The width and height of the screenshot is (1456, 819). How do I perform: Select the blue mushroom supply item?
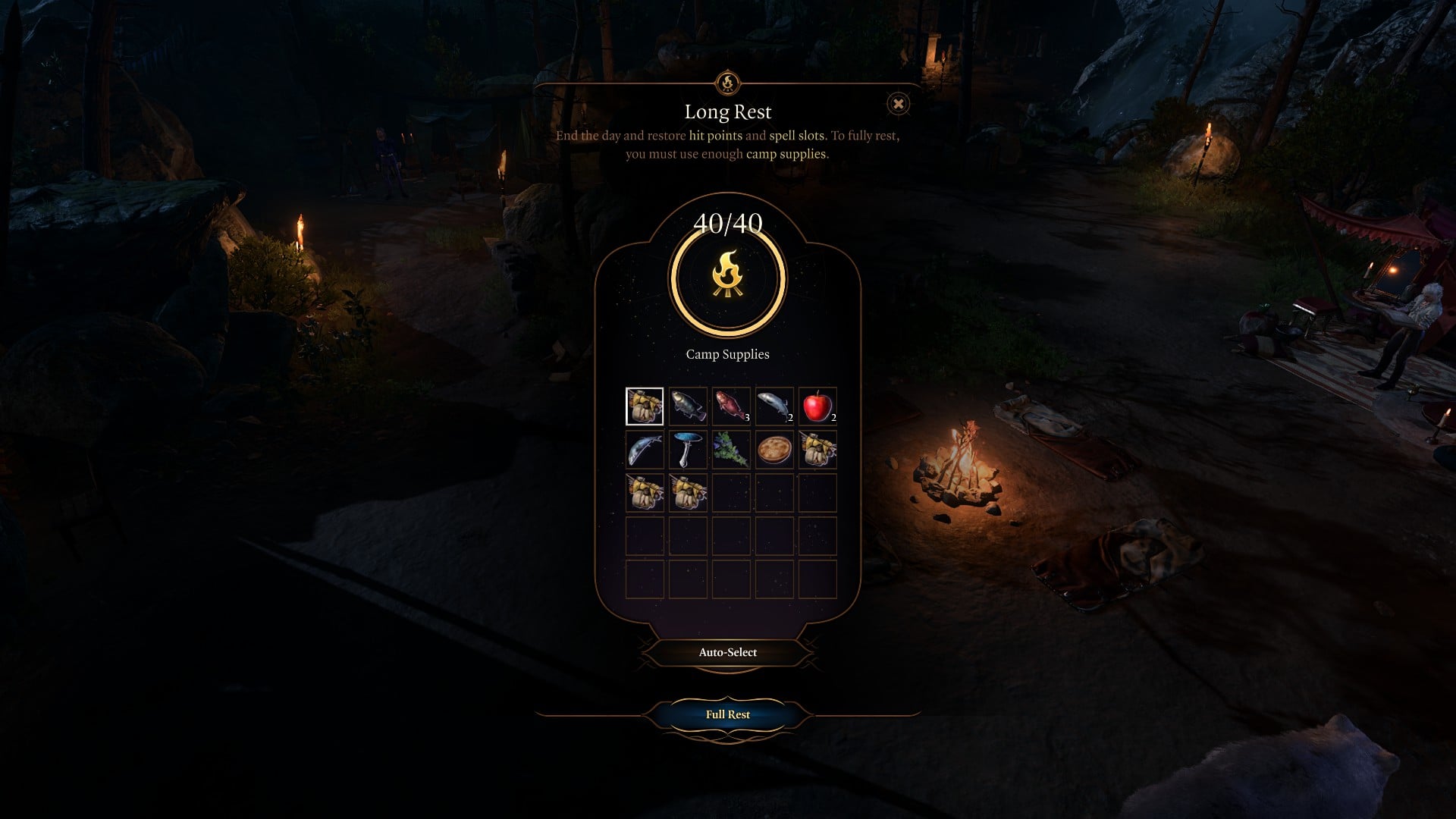688,450
